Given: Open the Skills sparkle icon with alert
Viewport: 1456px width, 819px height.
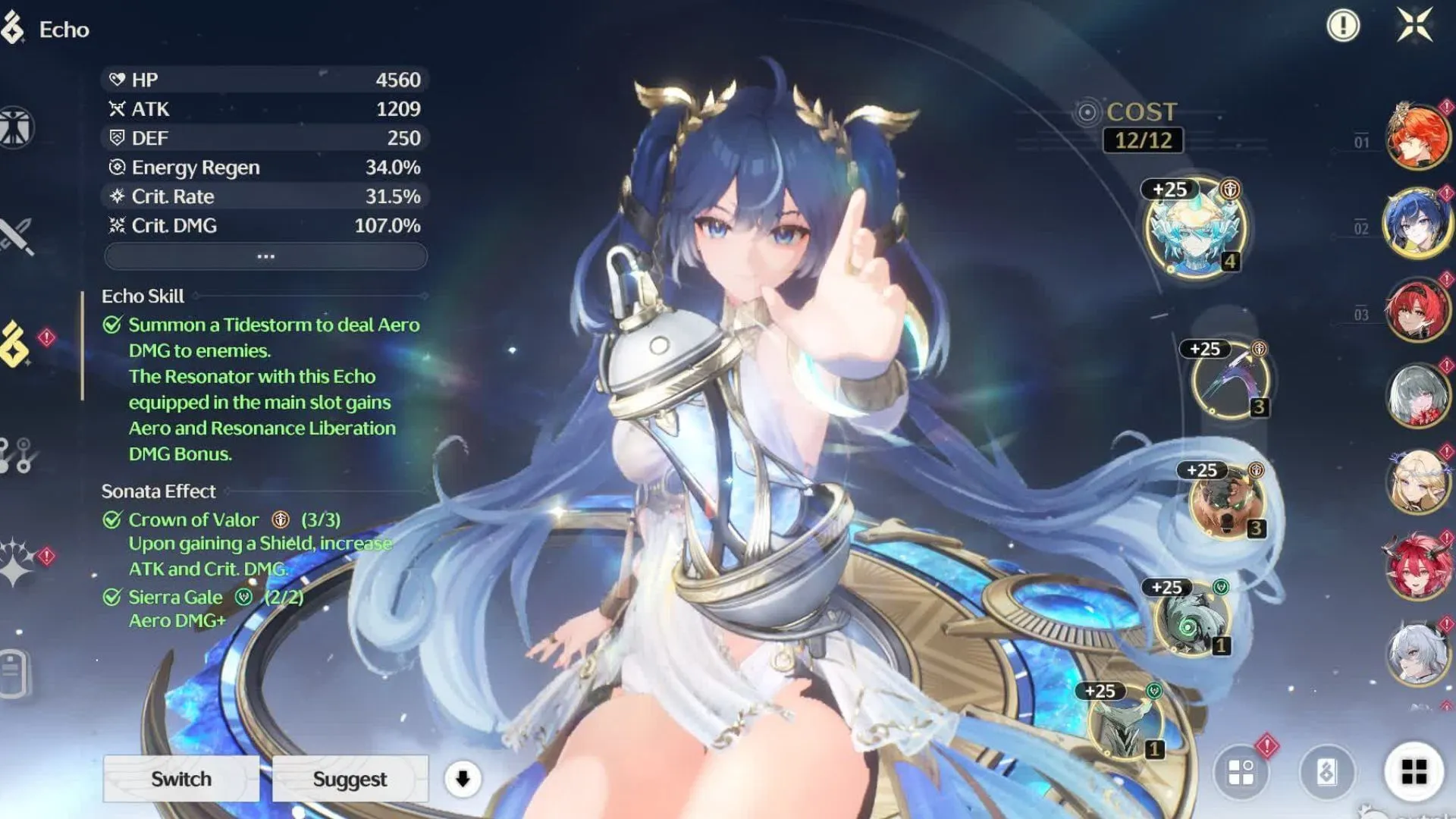Looking at the screenshot, I should (15, 563).
